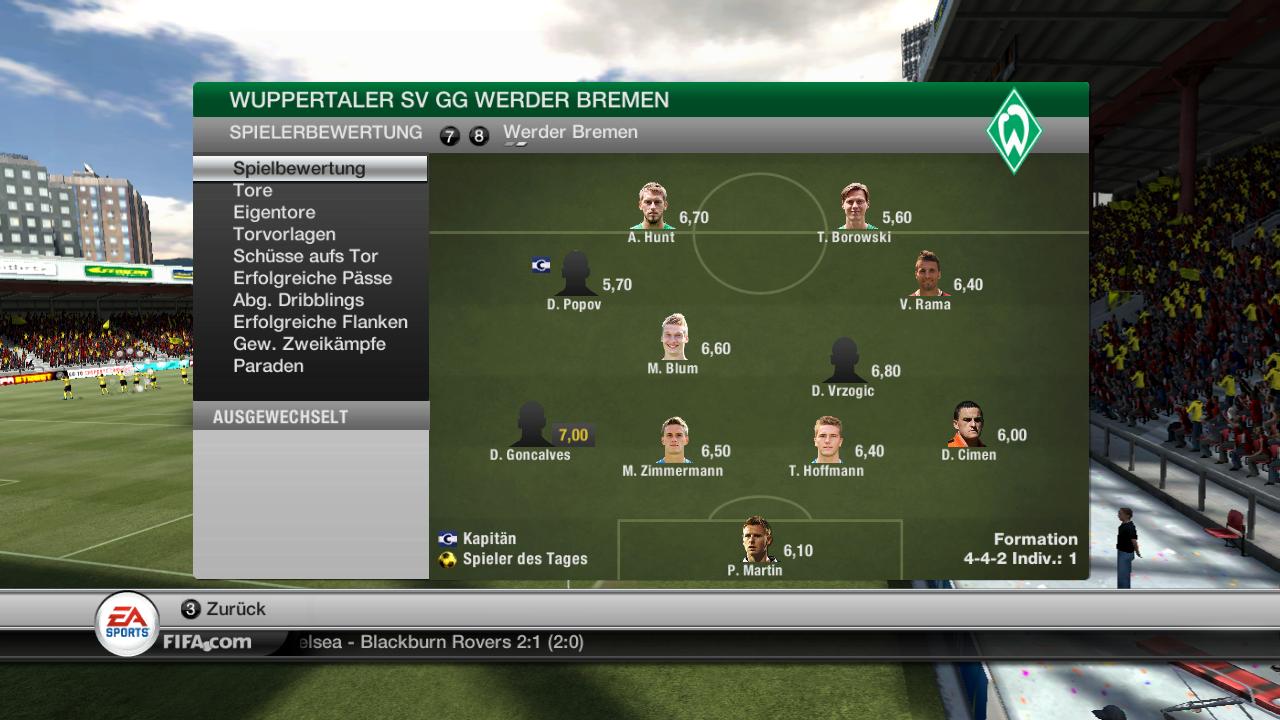Viewport: 1280px width, 720px height.
Task: Choose M. Blum's player portrait
Action: [x=674, y=337]
